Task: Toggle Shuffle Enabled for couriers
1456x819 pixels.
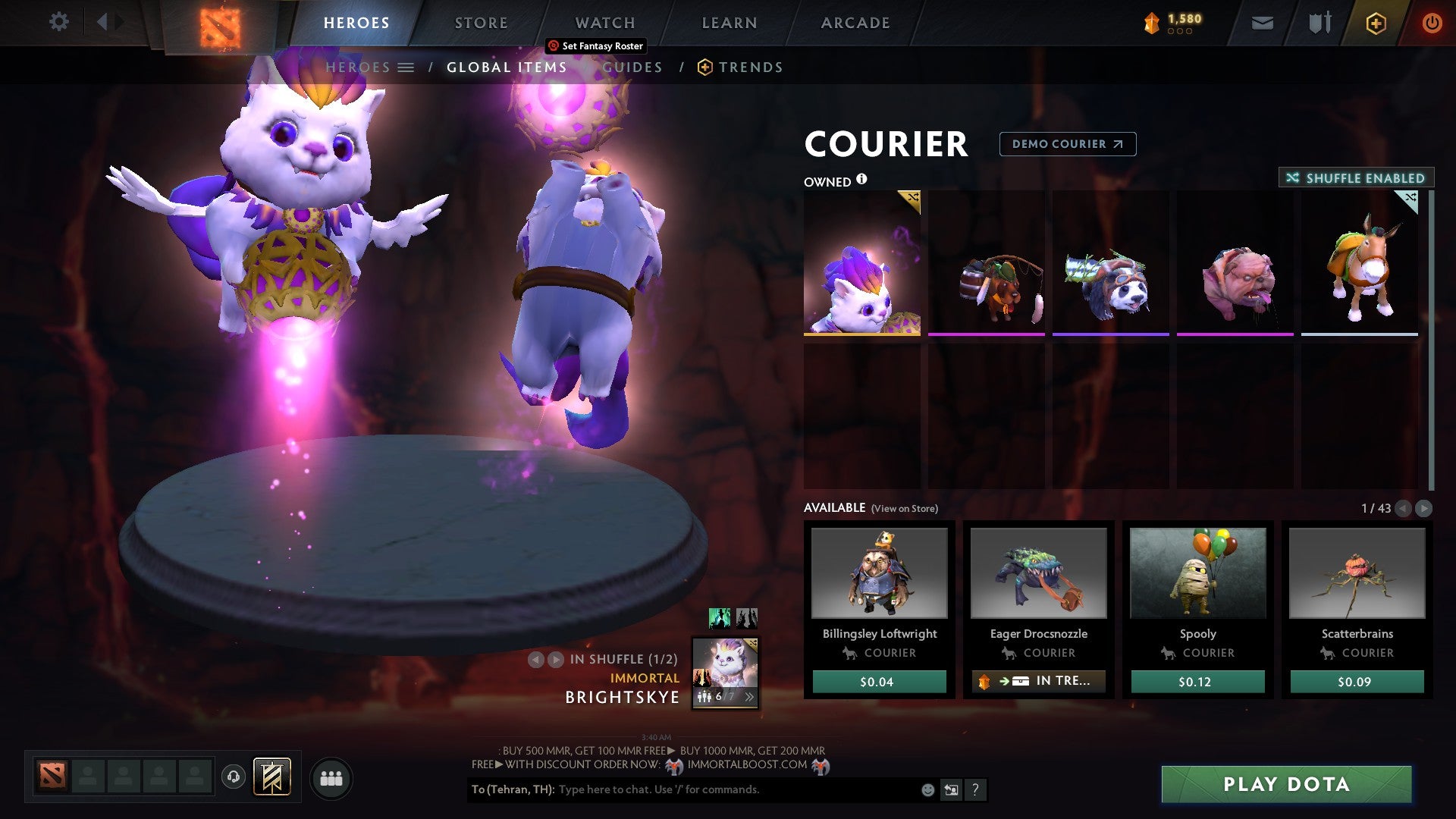Action: click(1355, 177)
